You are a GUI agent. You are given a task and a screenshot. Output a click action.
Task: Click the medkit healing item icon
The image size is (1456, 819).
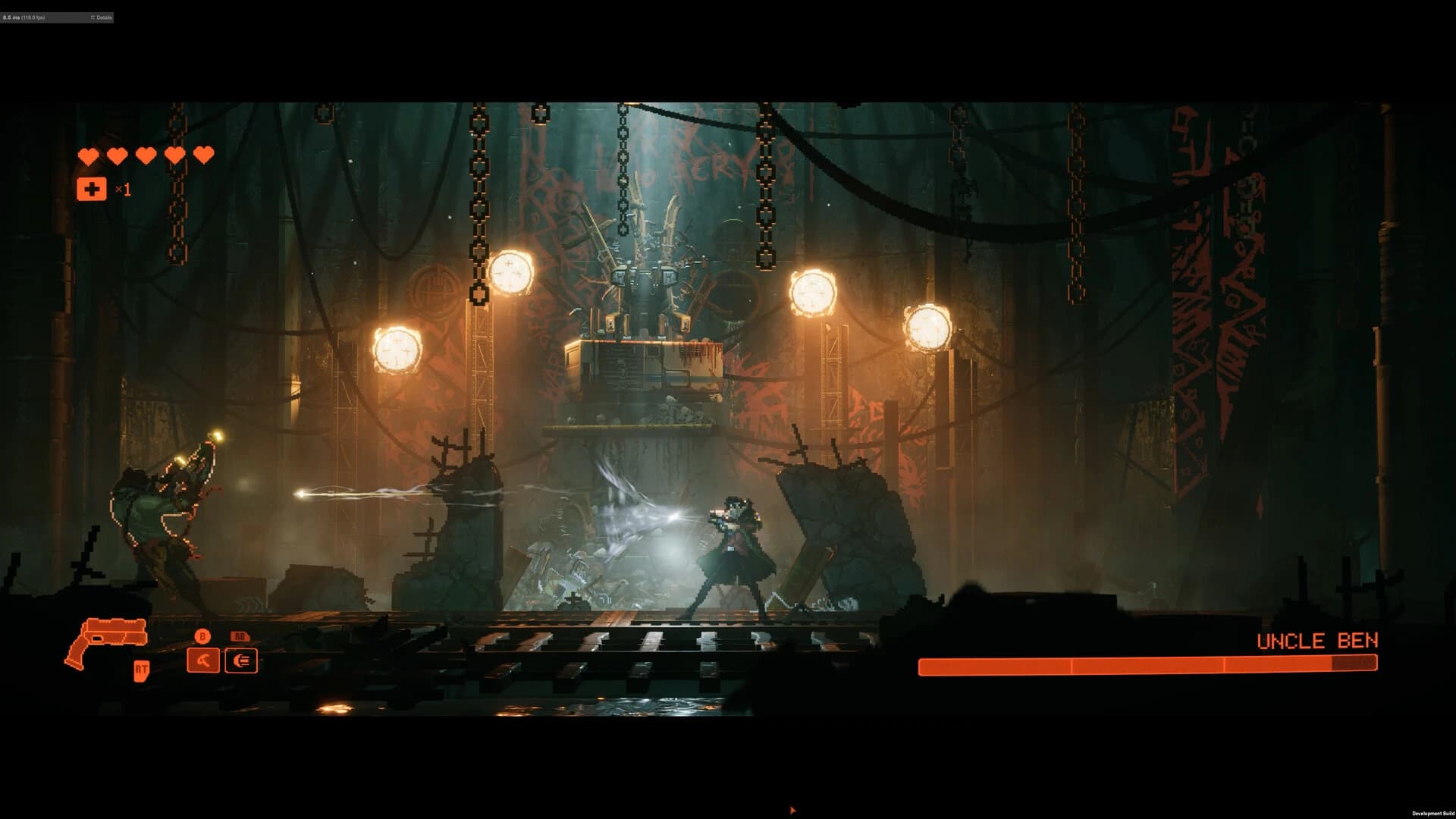[91, 189]
